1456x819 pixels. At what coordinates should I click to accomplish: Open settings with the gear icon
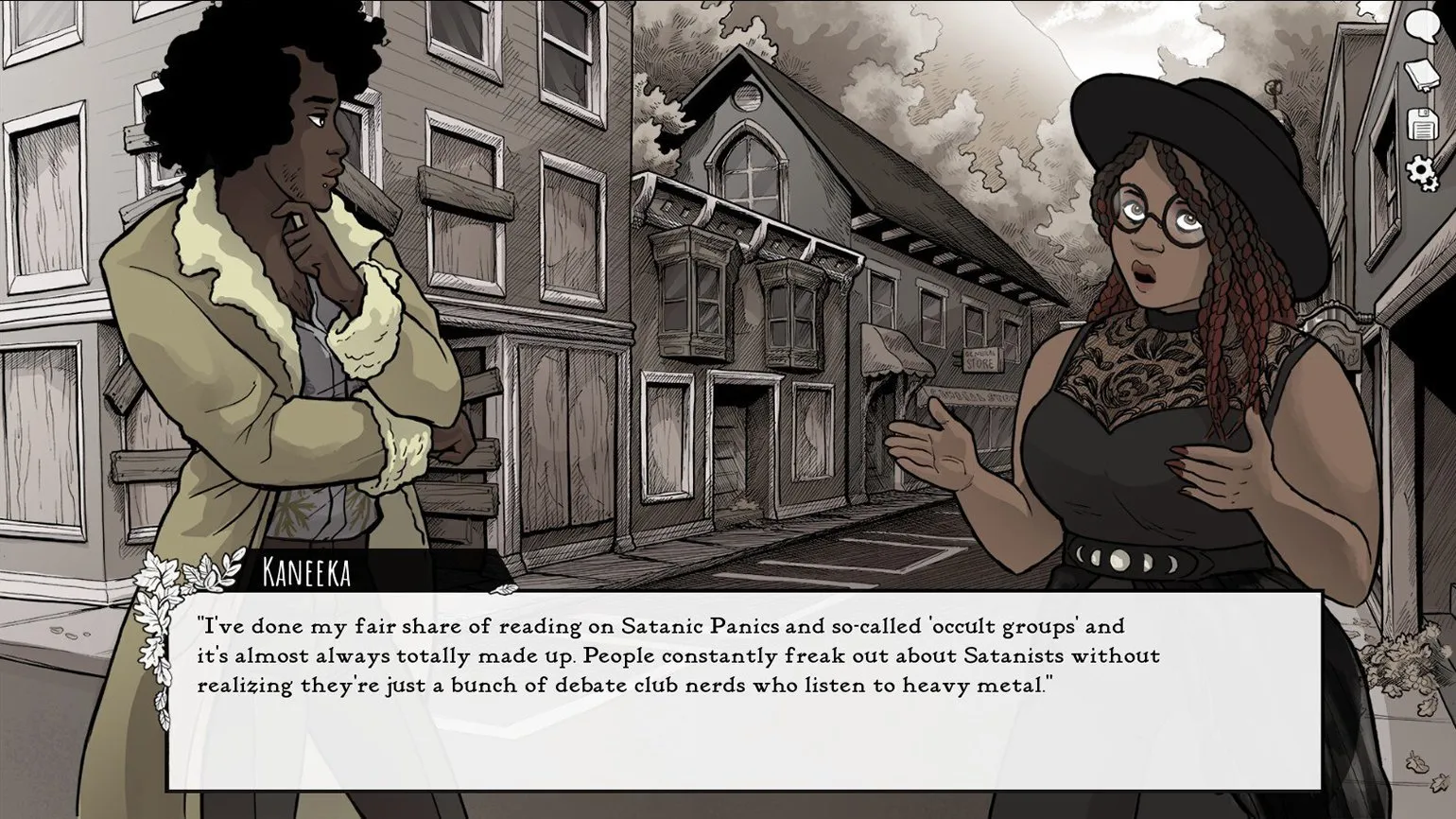point(1420,172)
